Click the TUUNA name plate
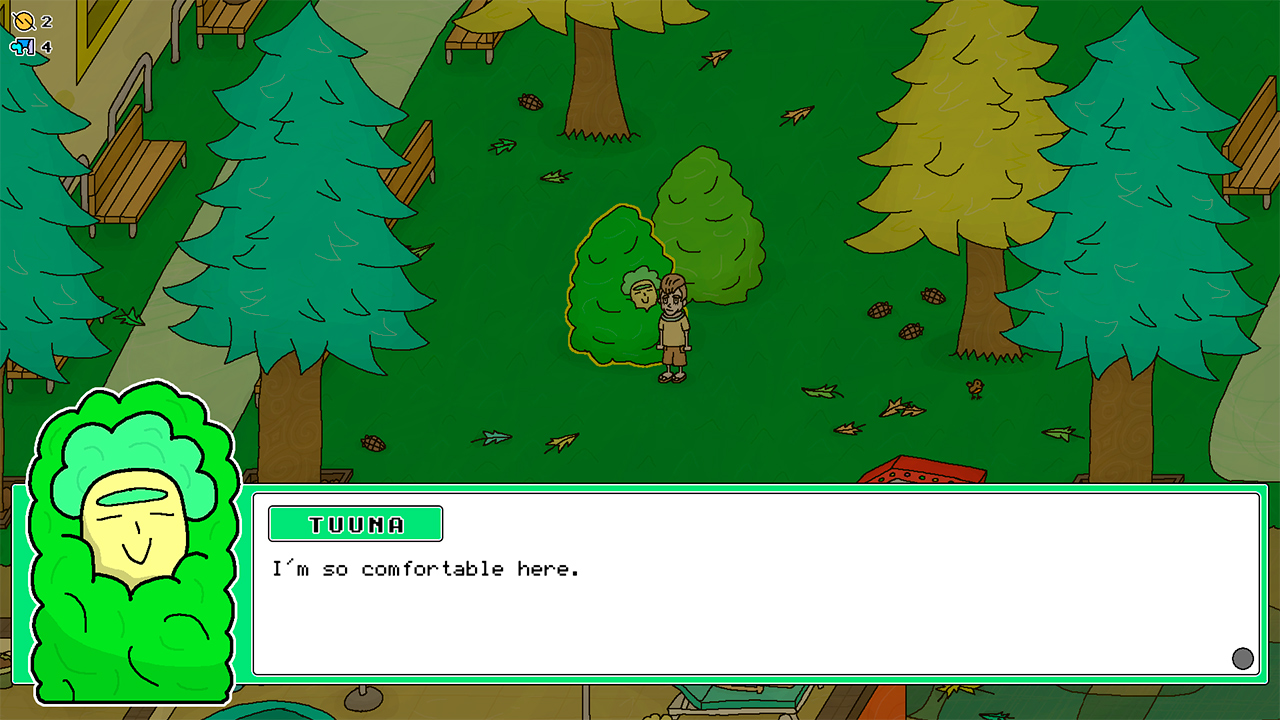1280x720 pixels. (355, 524)
